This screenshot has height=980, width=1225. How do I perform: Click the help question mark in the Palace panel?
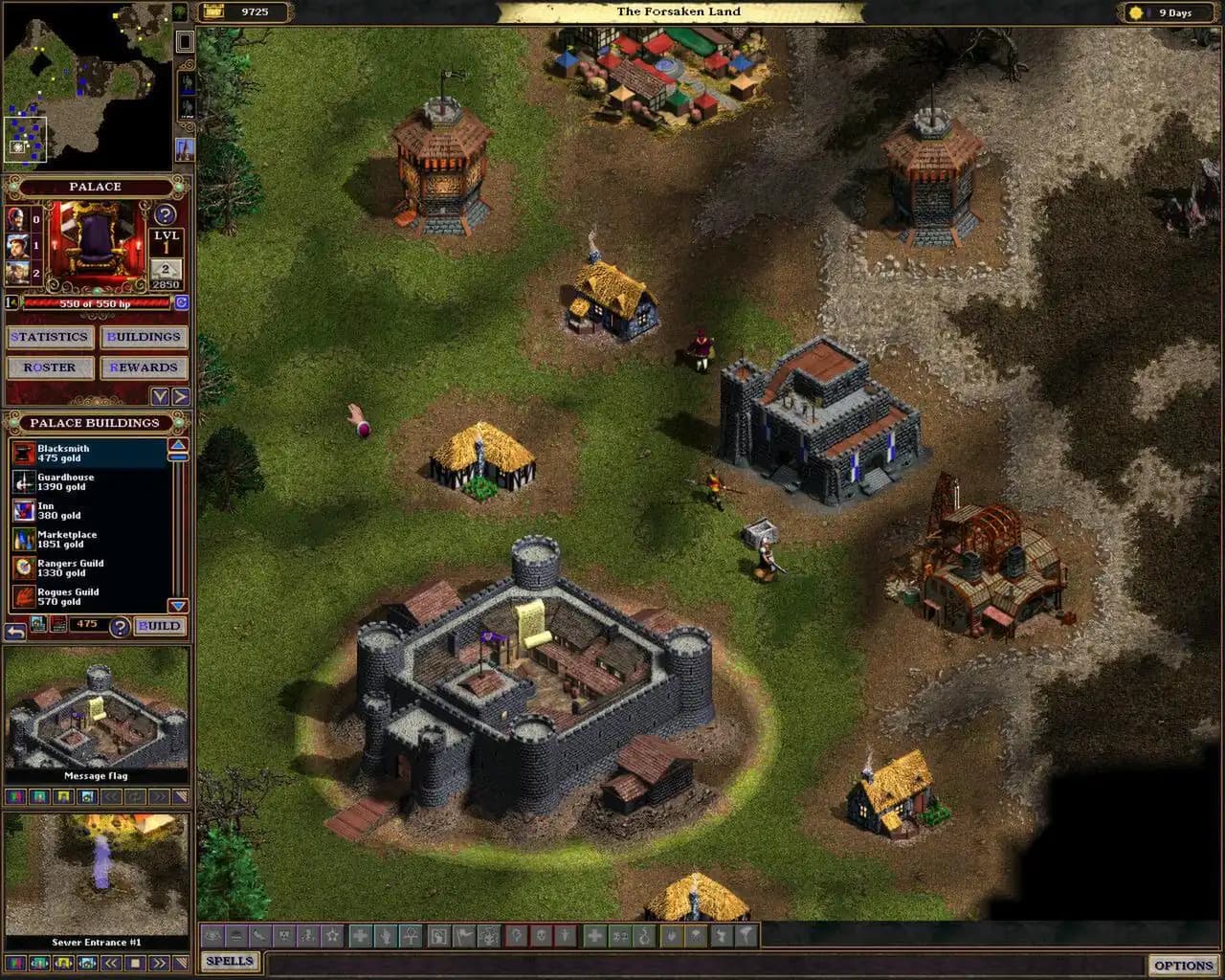pos(167,212)
